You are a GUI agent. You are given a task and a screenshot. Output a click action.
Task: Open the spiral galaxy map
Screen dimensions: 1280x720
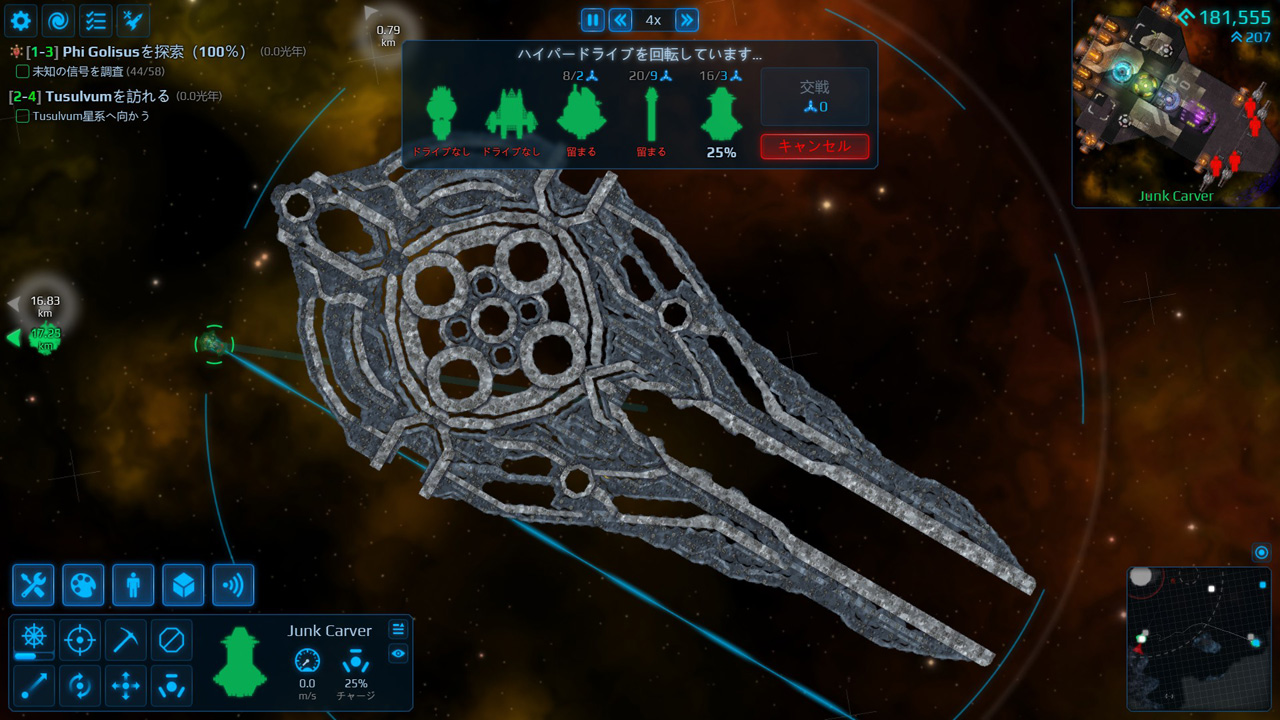tap(58, 19)
